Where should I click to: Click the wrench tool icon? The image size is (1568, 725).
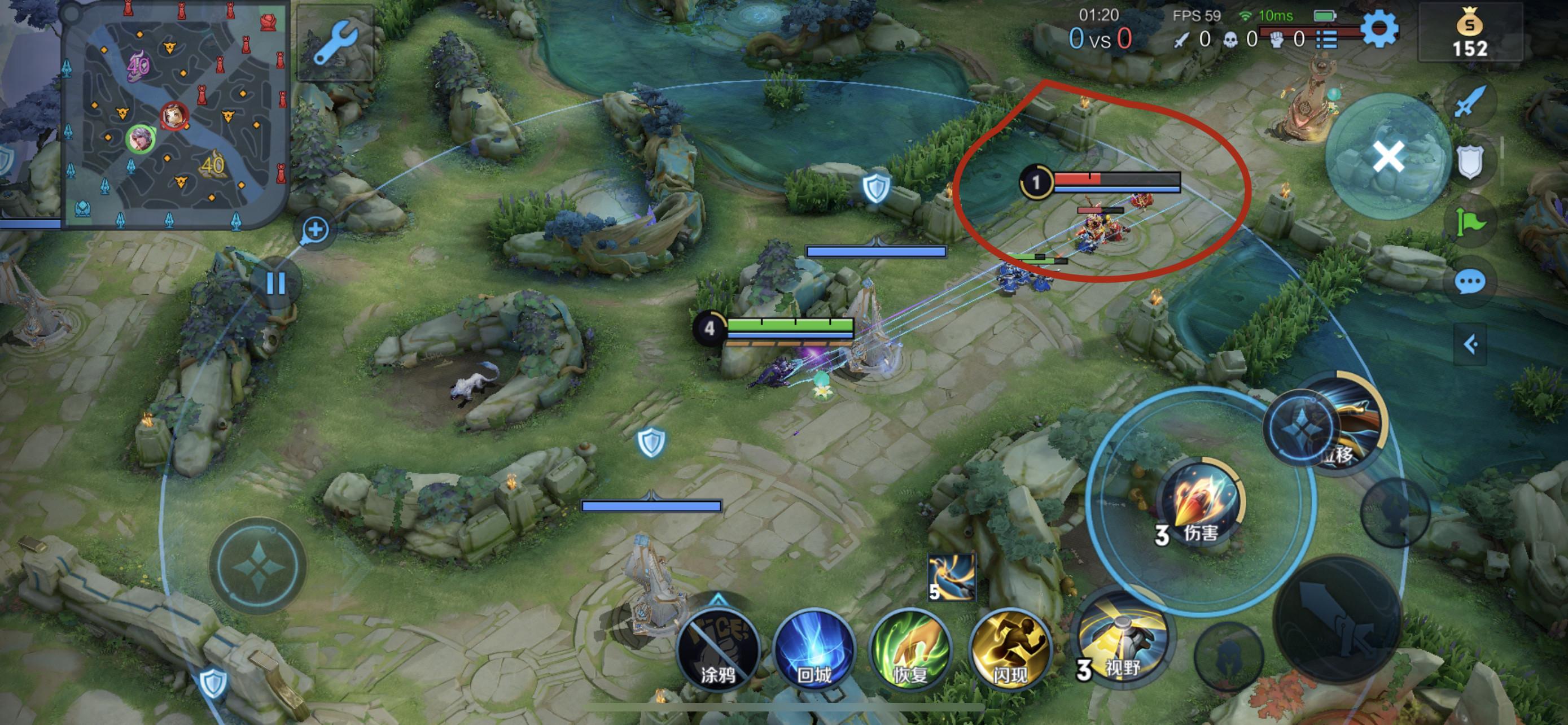click(x=334, y=42)
